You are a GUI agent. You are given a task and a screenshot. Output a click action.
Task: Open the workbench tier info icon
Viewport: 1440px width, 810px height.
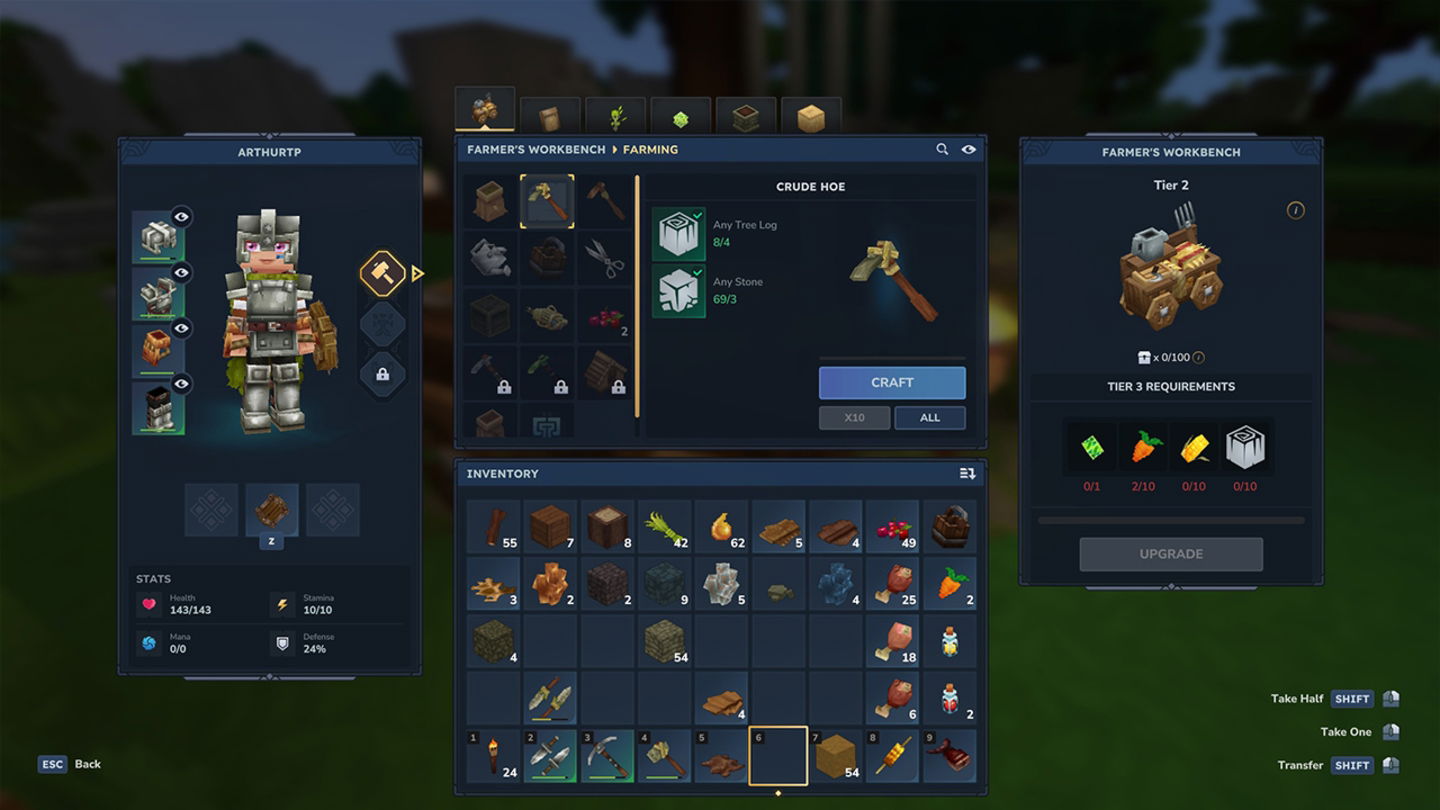1295,210
